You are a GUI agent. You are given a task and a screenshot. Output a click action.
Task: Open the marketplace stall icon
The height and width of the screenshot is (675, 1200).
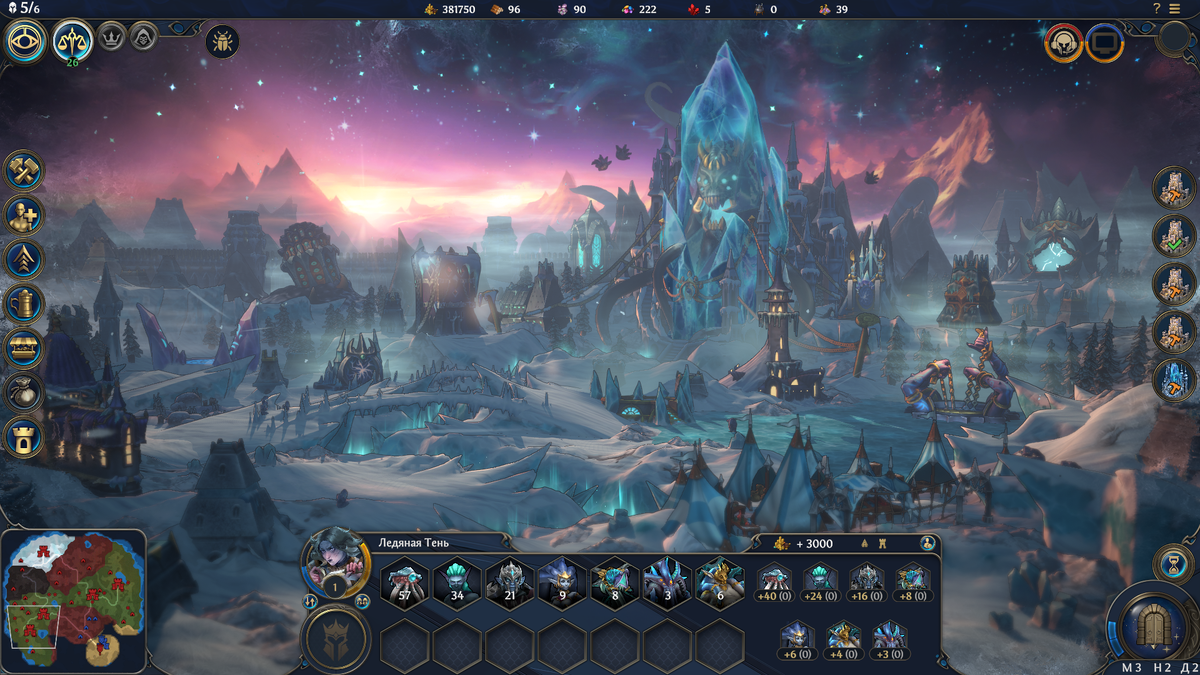click(x=24, y=348)
